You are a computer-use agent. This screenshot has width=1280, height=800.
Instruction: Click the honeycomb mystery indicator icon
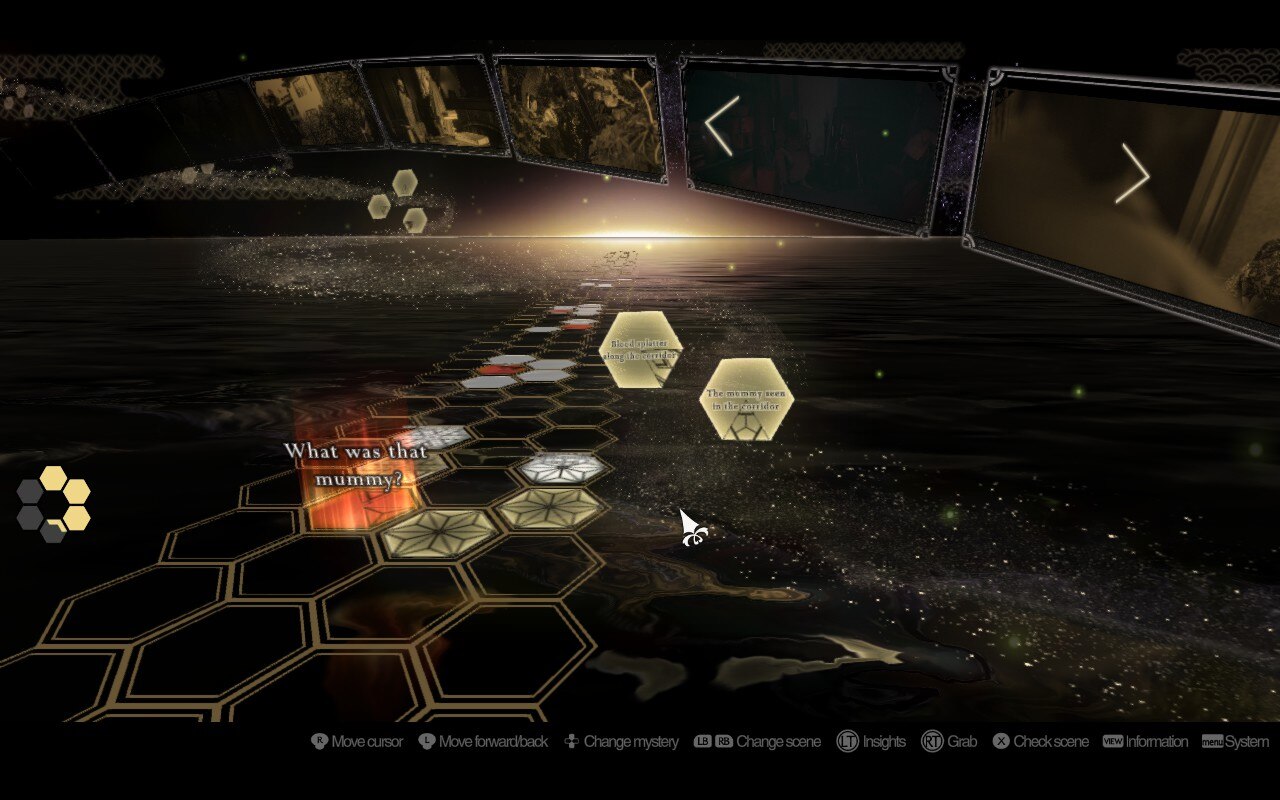pyautogui.click(x=53, y=504)
